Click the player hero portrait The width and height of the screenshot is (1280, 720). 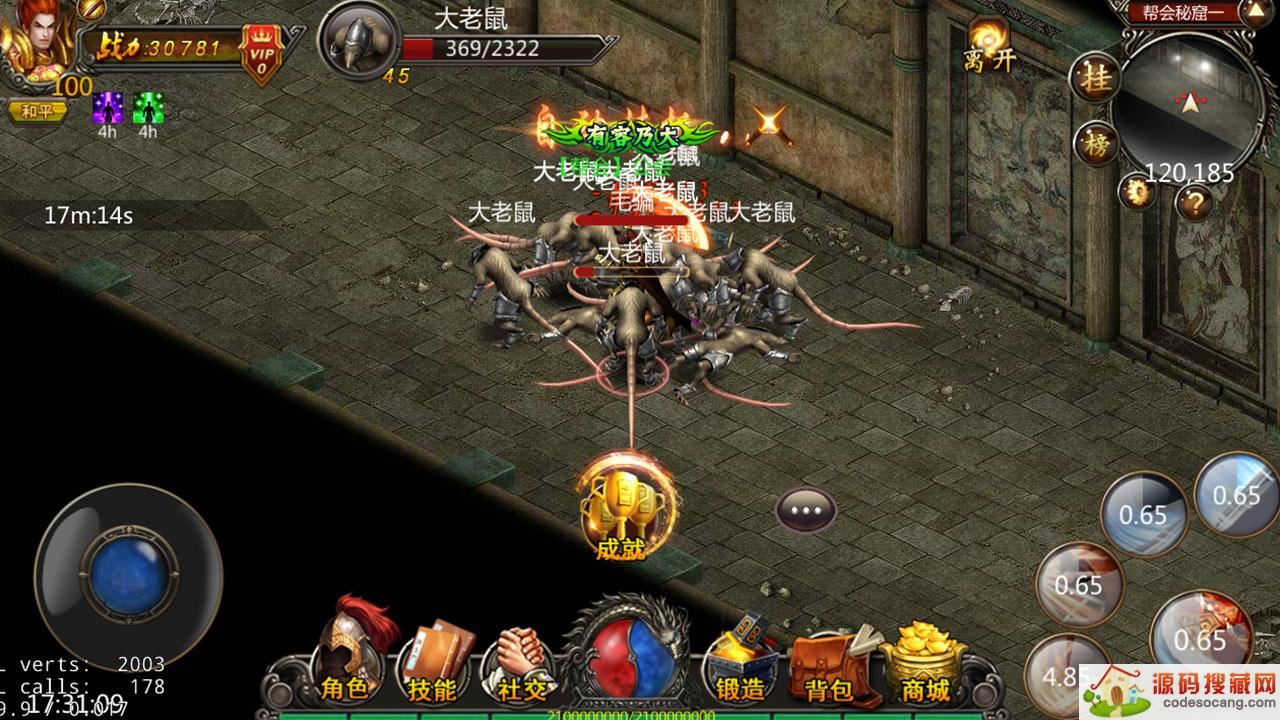[35, 42]
